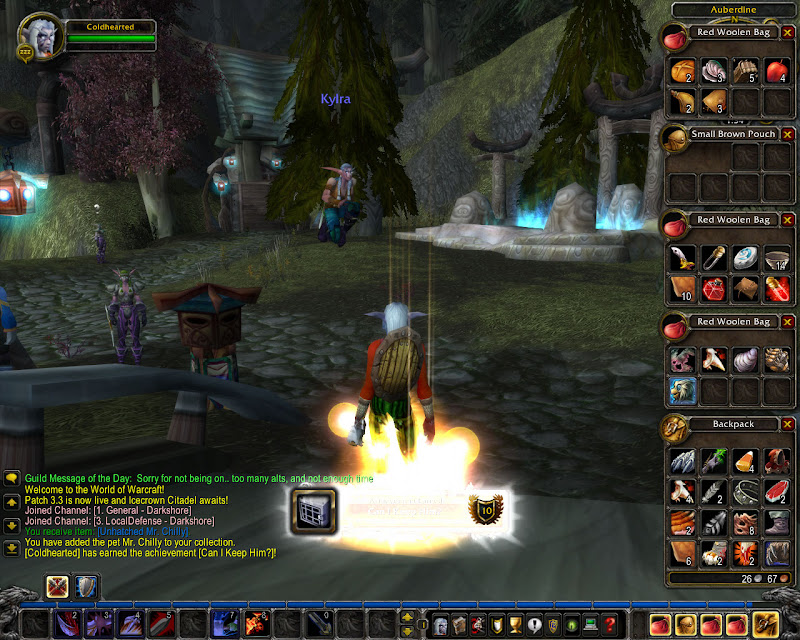Toggle the backpack button on the bag bar
This screenshot has width=800, height=640.
click(x=766, y=624)
